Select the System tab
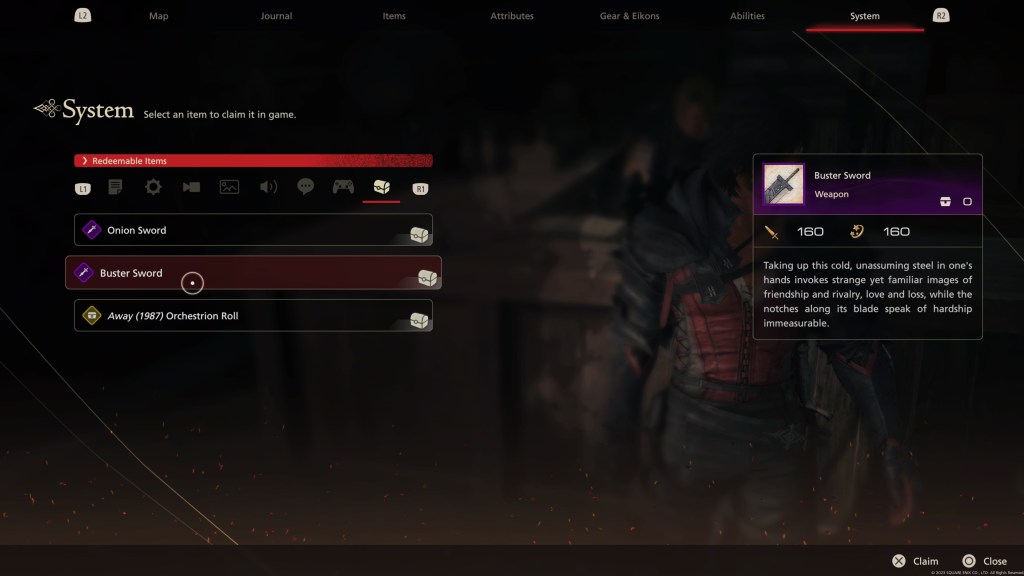The image size is (1024, 576). [865, 16]
